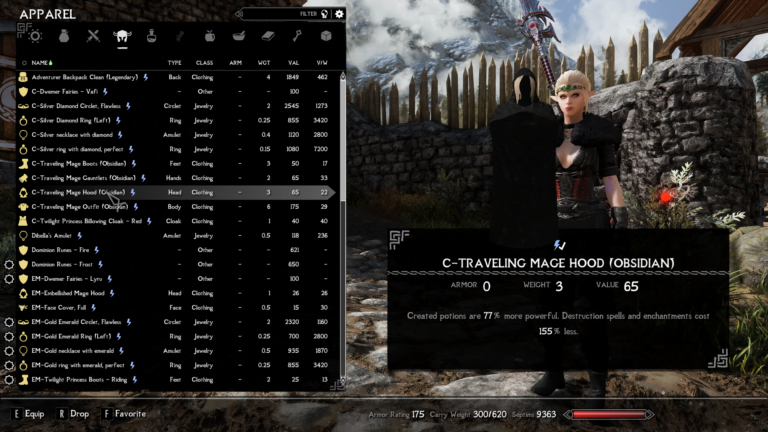
Task: Open the keys category tab
Action: [x=296, y=36]
